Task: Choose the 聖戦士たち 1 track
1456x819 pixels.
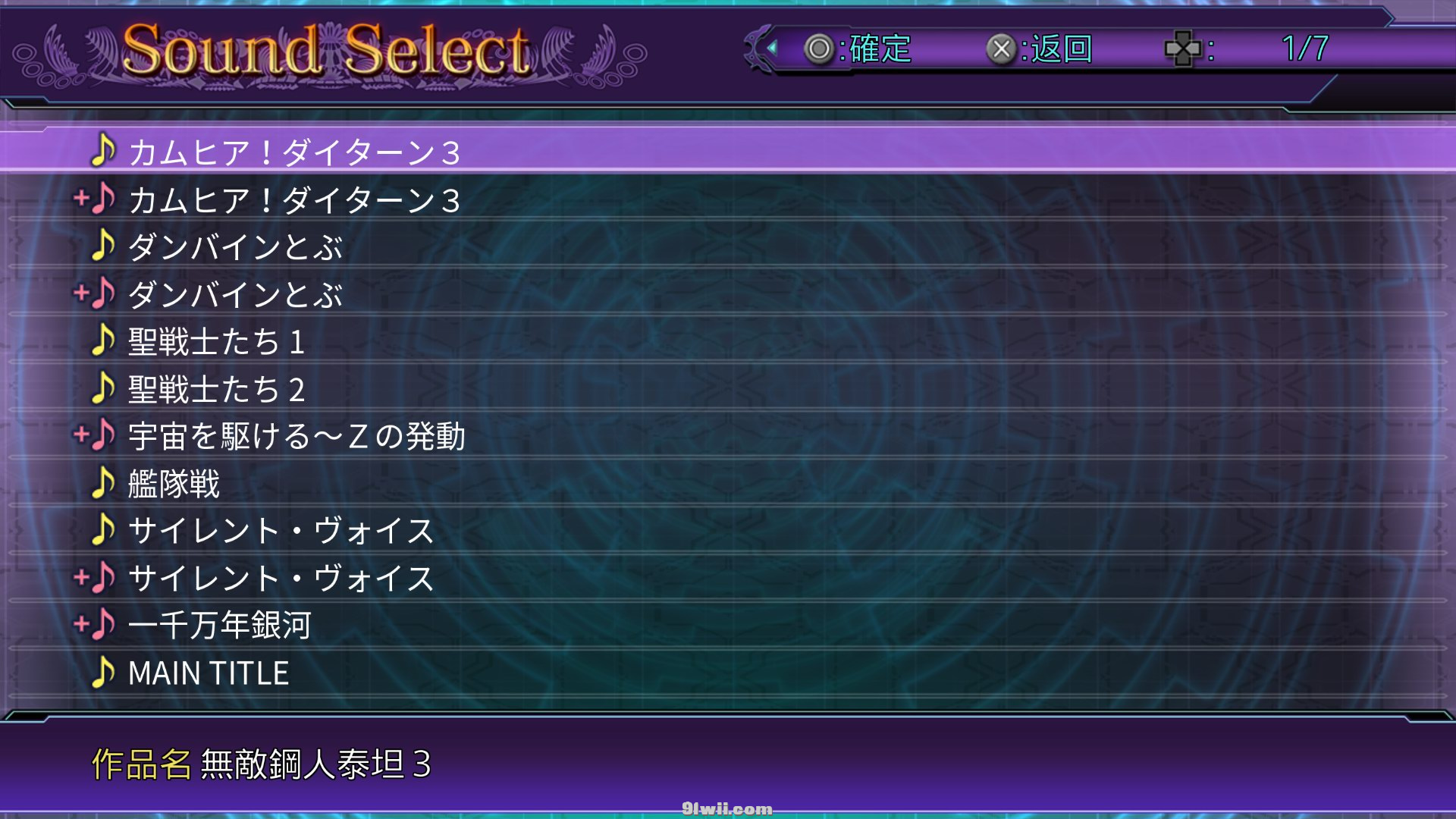Action: 217,342
